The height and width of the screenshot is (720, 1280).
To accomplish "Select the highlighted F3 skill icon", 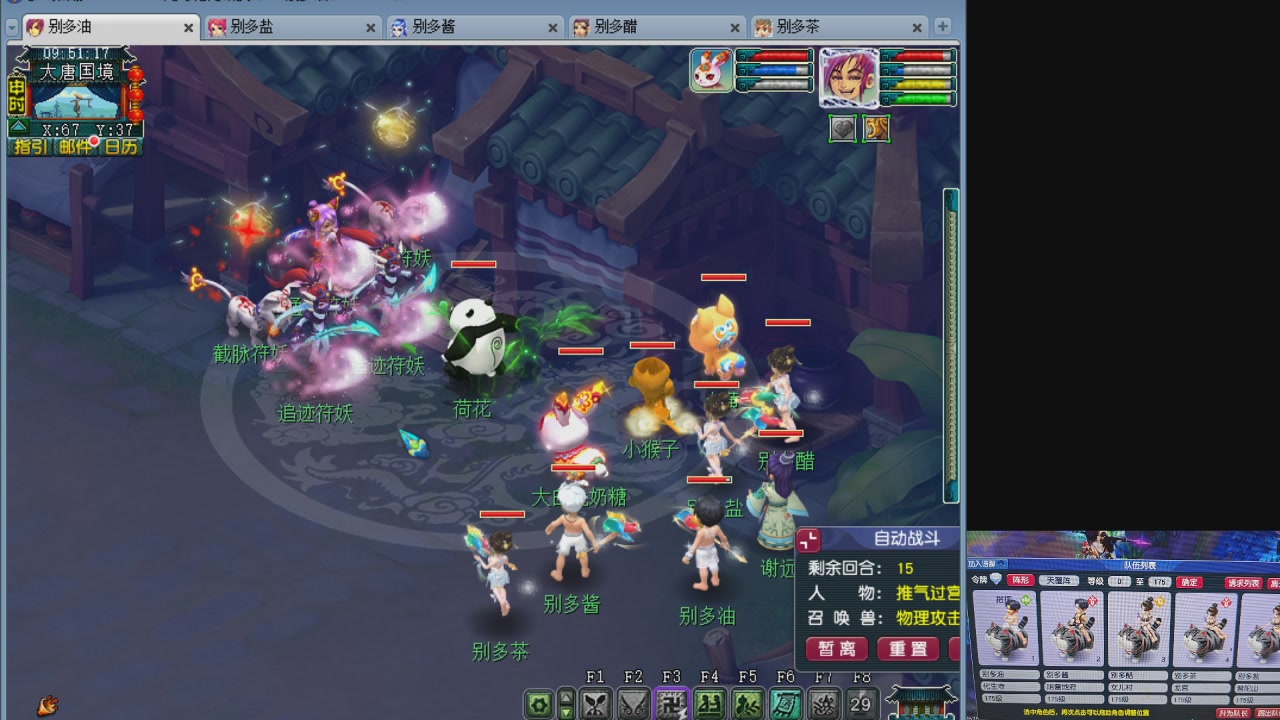I will click(671, 703).
